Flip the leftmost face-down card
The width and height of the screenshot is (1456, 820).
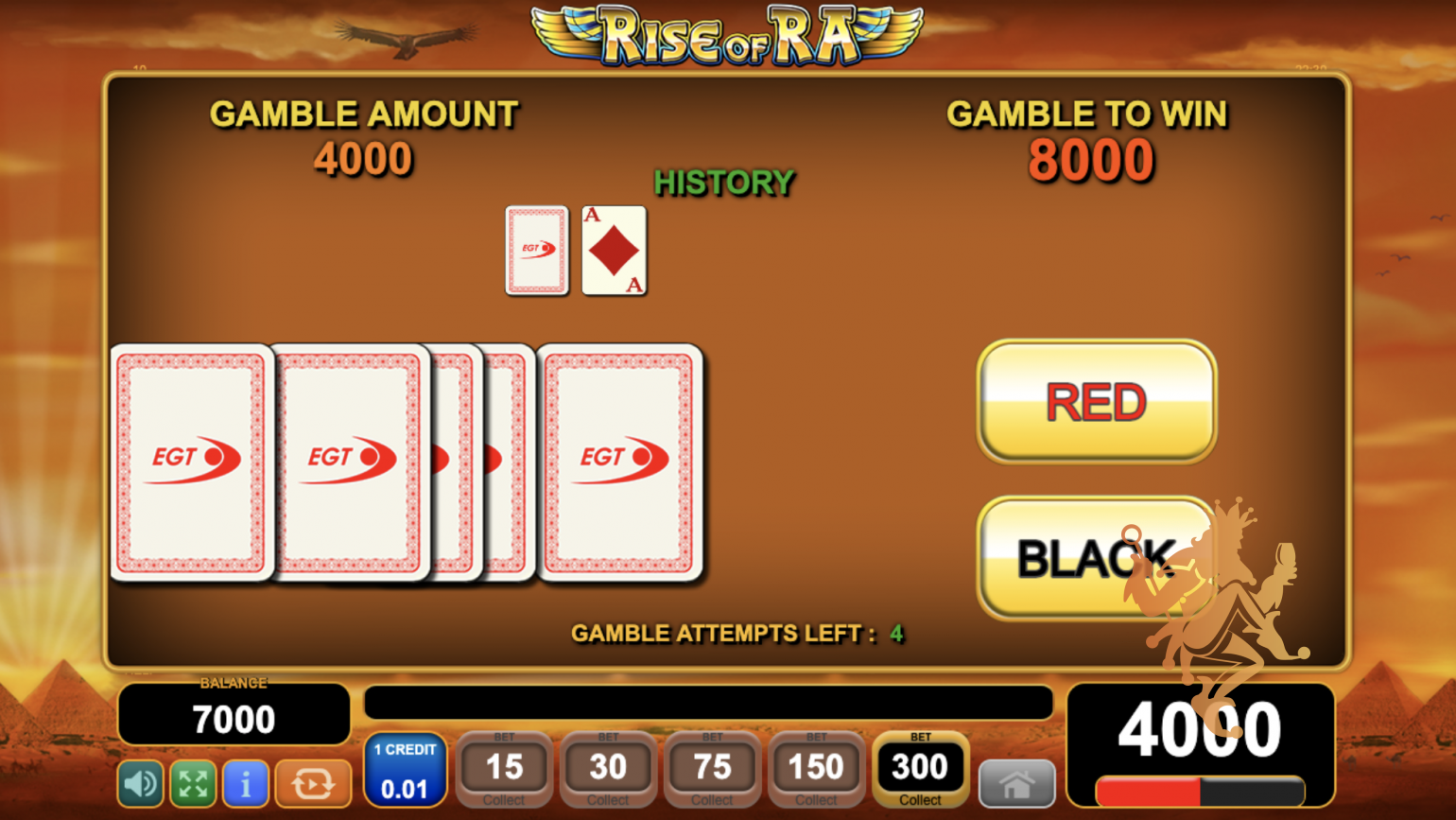point(192,462)
